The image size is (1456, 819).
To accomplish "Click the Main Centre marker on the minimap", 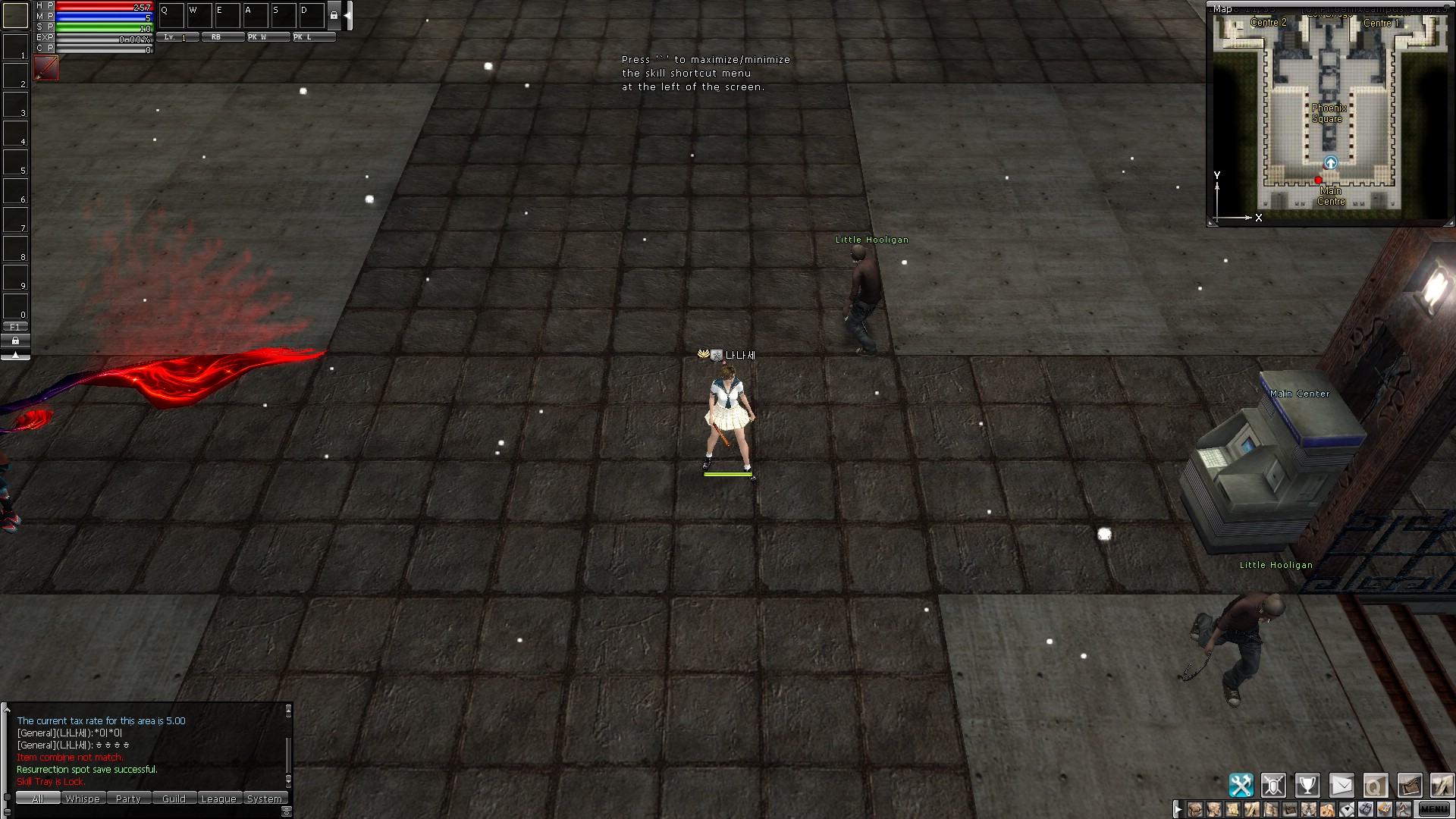I will pyautogui.click(x=1318, y=180).
